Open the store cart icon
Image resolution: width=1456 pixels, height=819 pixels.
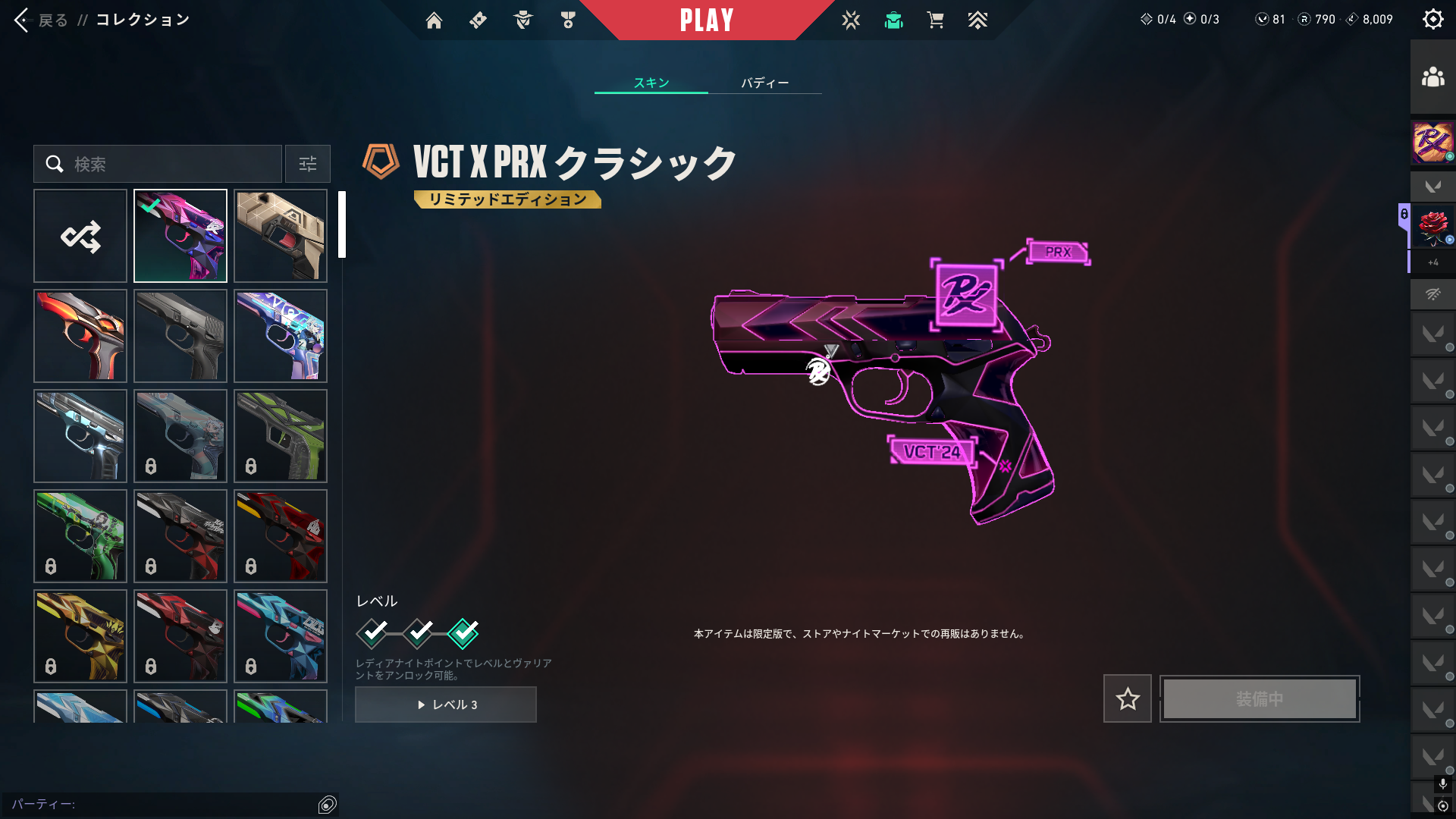click(x=935, y=20)
